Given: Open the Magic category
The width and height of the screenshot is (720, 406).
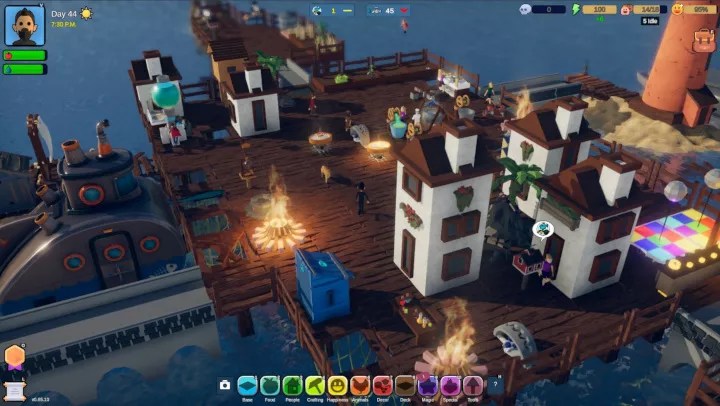Looking at the screenshot, I should point(428,385).
